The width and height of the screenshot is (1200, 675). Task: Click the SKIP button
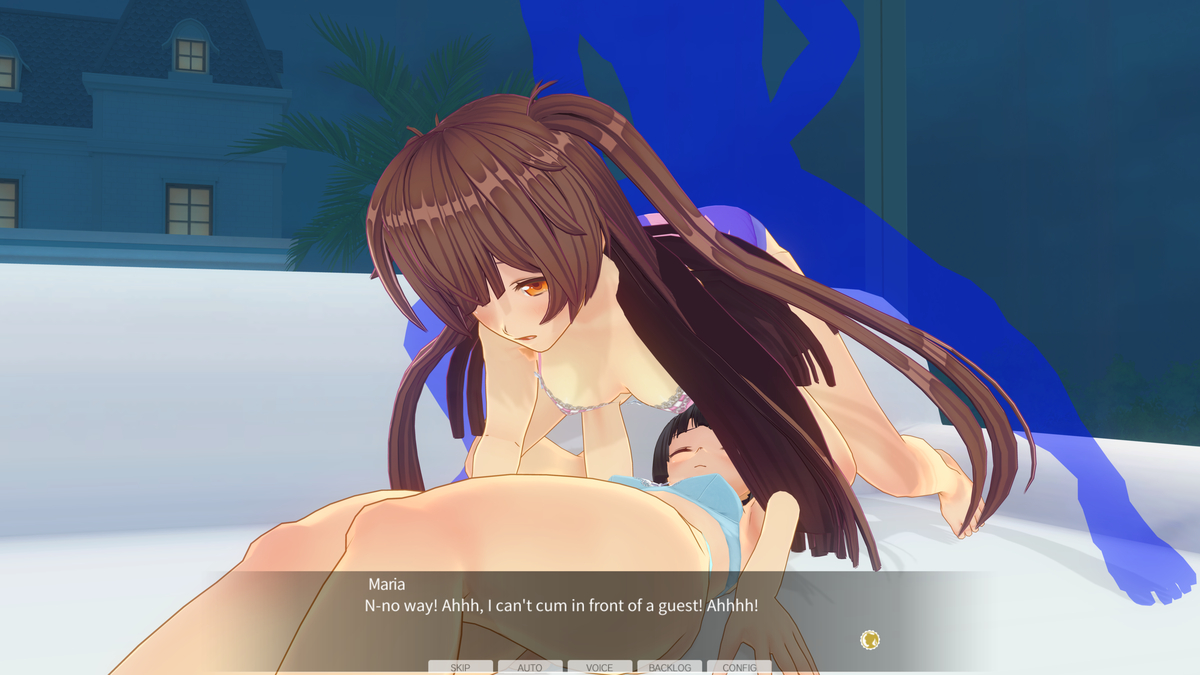pyautogui.click(x=460, y=667)
